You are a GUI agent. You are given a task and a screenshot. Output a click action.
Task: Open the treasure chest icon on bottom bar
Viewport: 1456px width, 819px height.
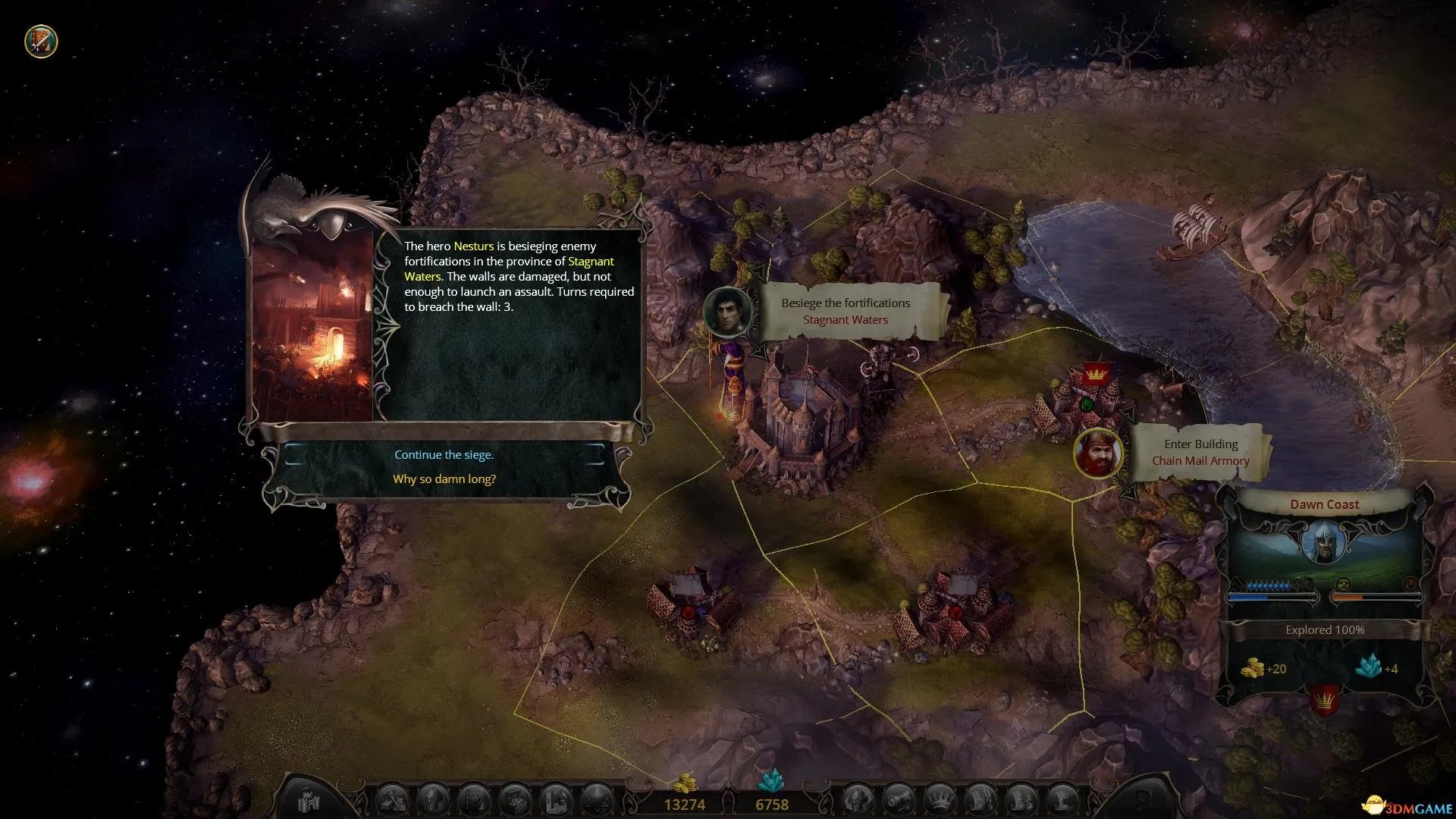(x=516, y=800)
